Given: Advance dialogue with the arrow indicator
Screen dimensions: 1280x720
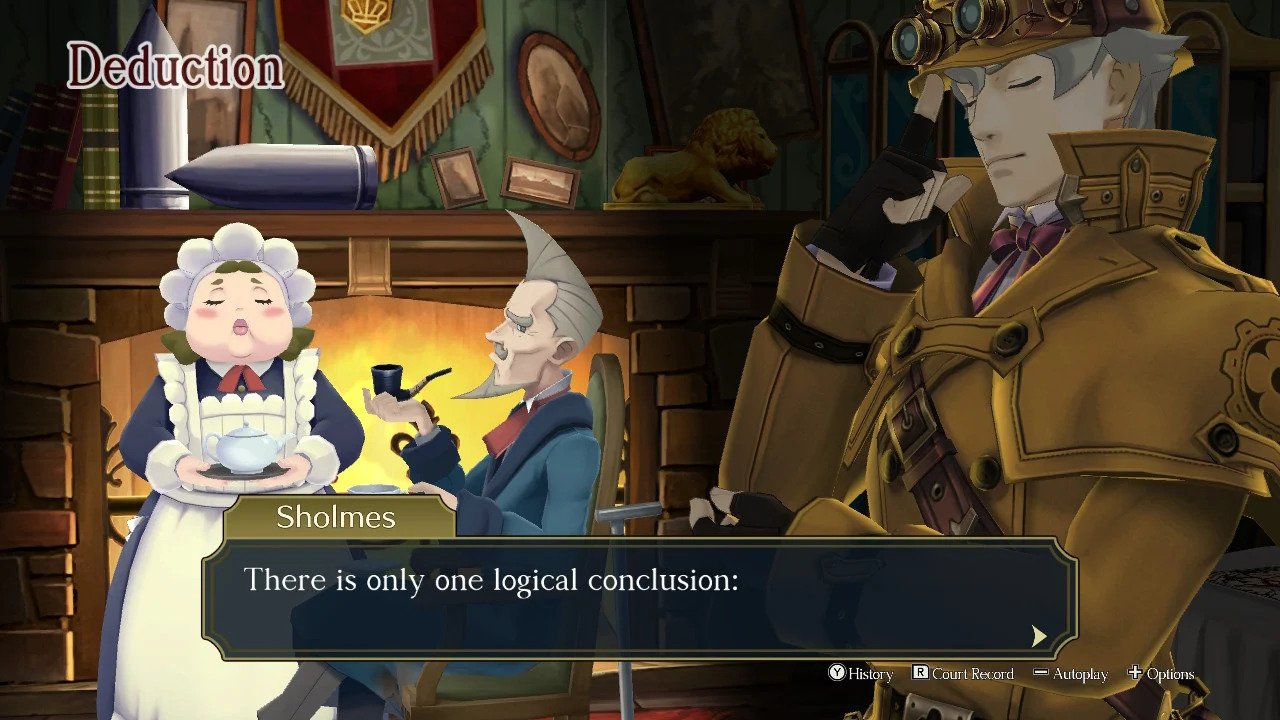Looking at the screenshot, I should [1039, 636].
